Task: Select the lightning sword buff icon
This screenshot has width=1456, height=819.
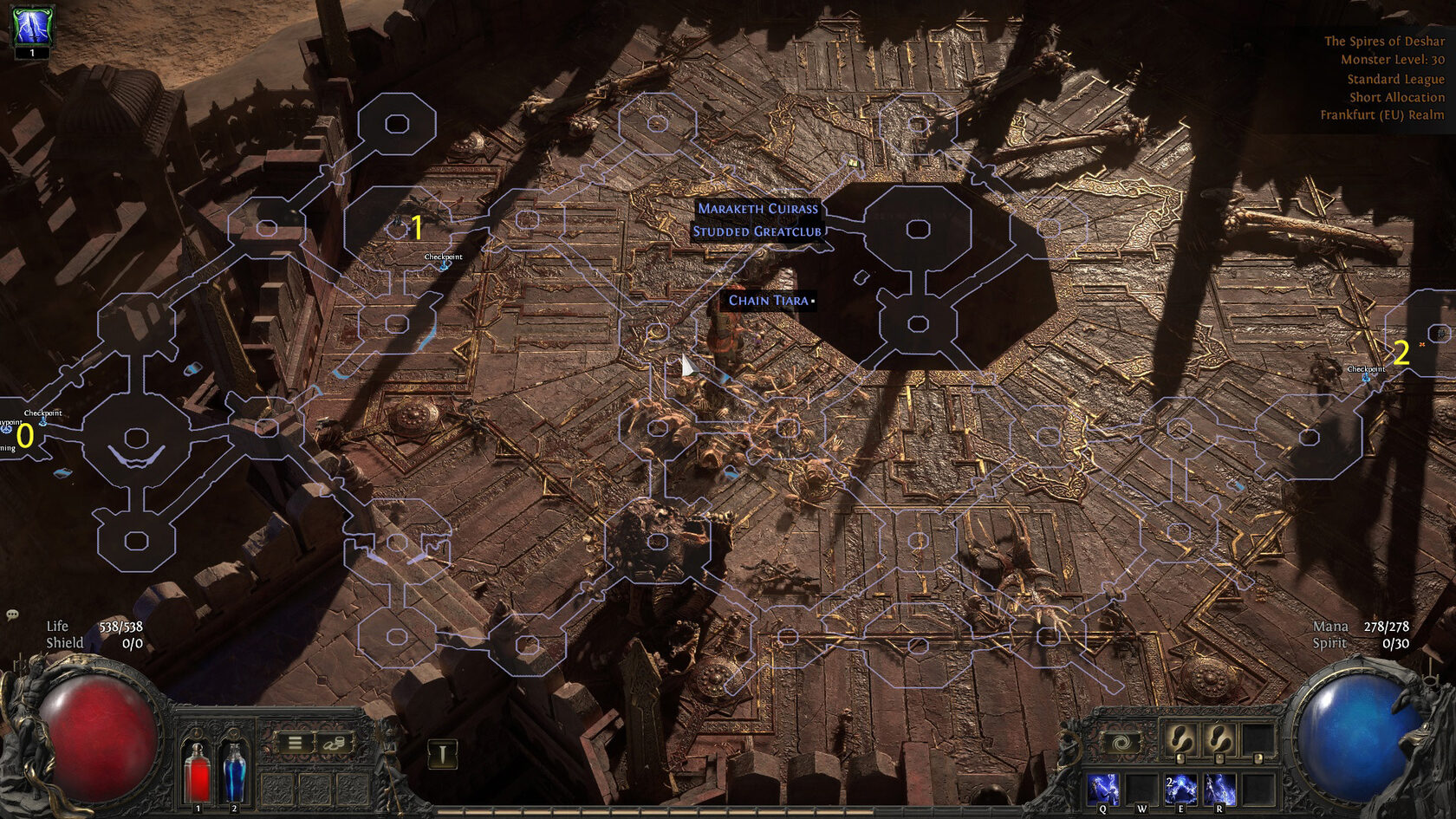Action: coord(32,26)
